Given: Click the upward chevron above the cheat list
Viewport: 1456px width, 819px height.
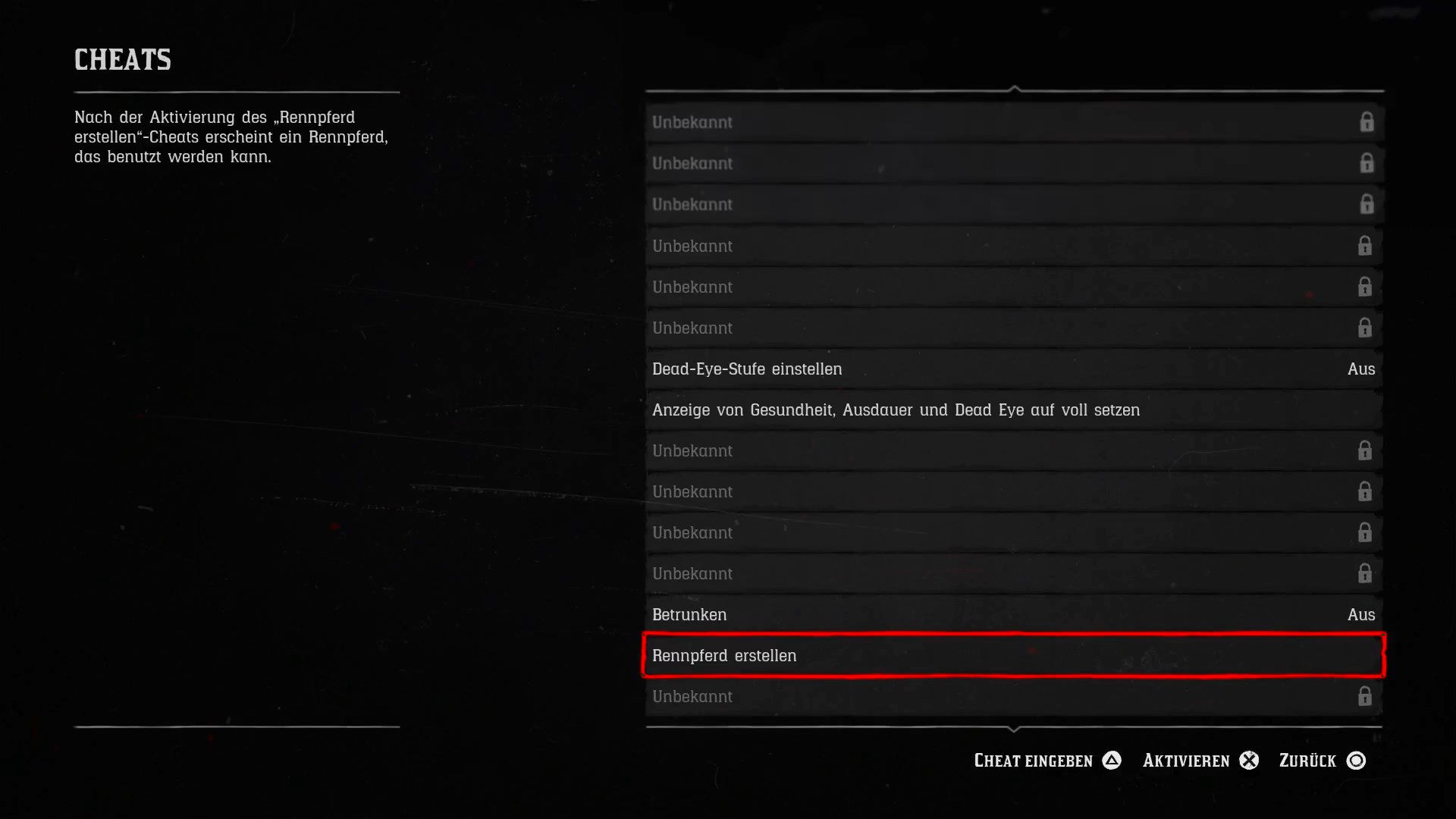Looking at the screenshot, I should (x=1014, y=87).
